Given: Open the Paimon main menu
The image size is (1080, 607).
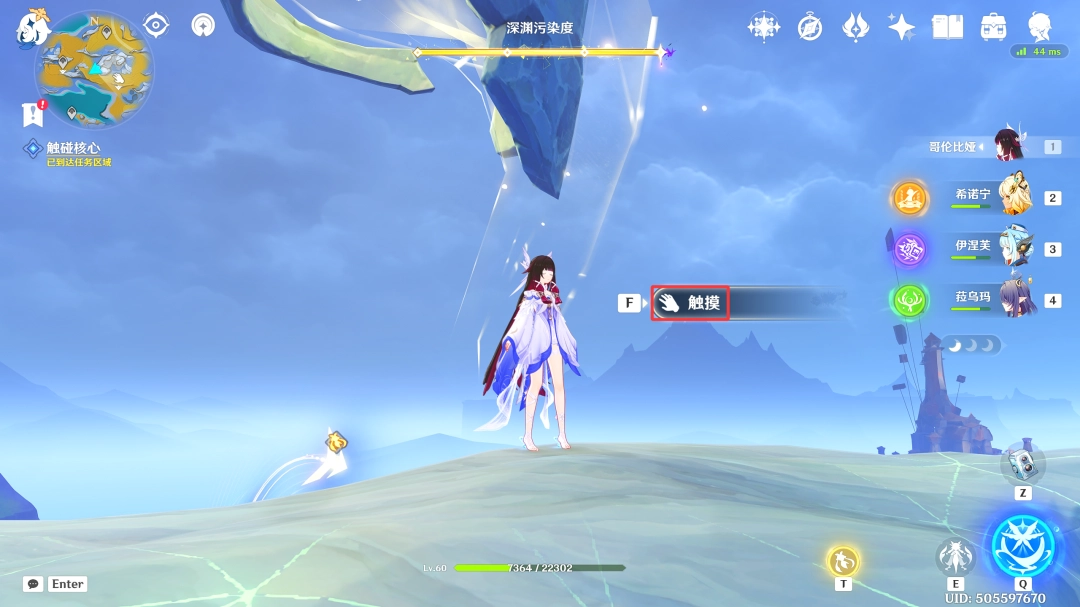Looking at the screenshot, I should 32,27.
